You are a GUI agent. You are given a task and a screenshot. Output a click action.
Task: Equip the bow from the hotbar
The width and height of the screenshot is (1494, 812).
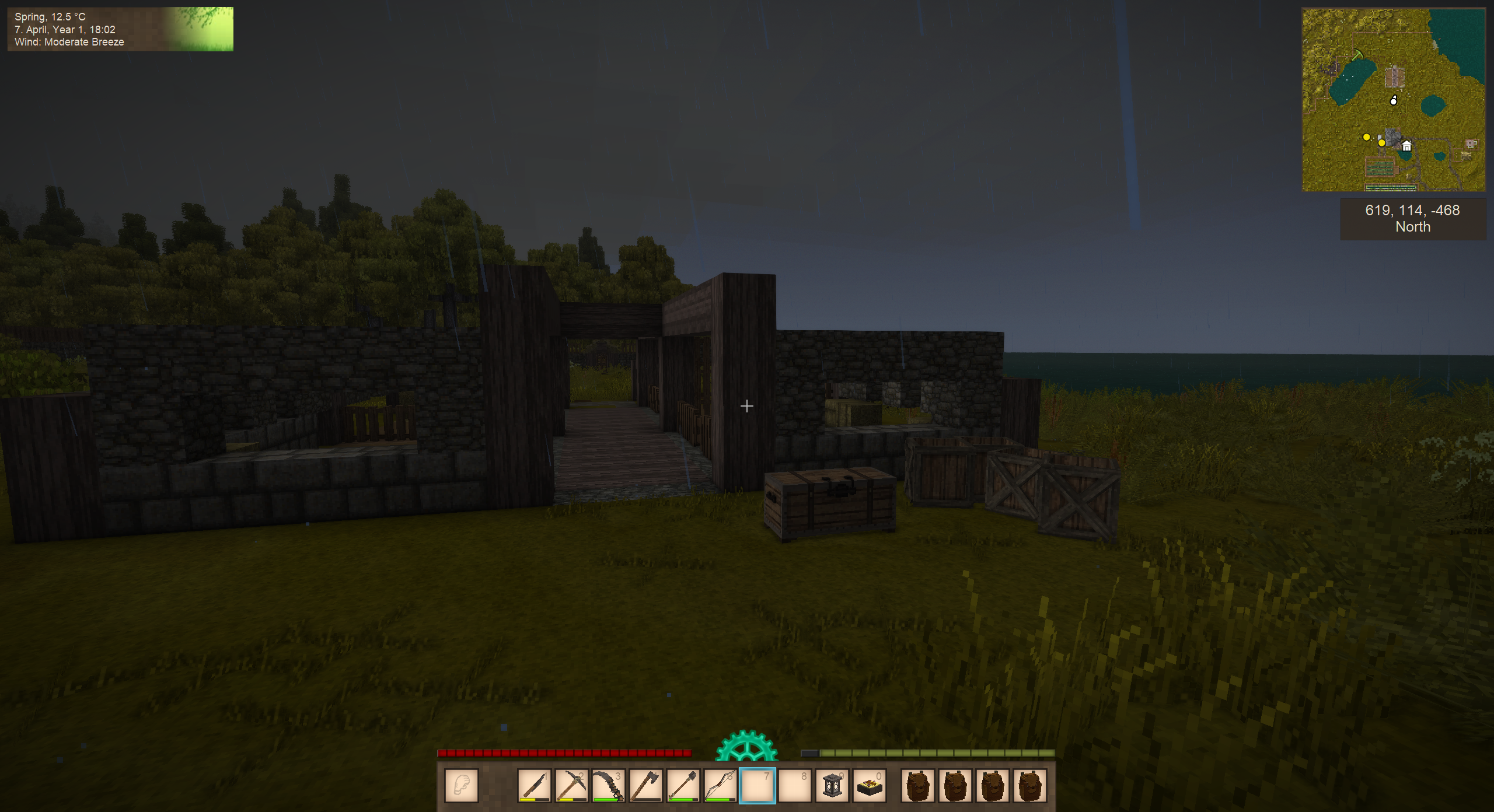[720, 786]
